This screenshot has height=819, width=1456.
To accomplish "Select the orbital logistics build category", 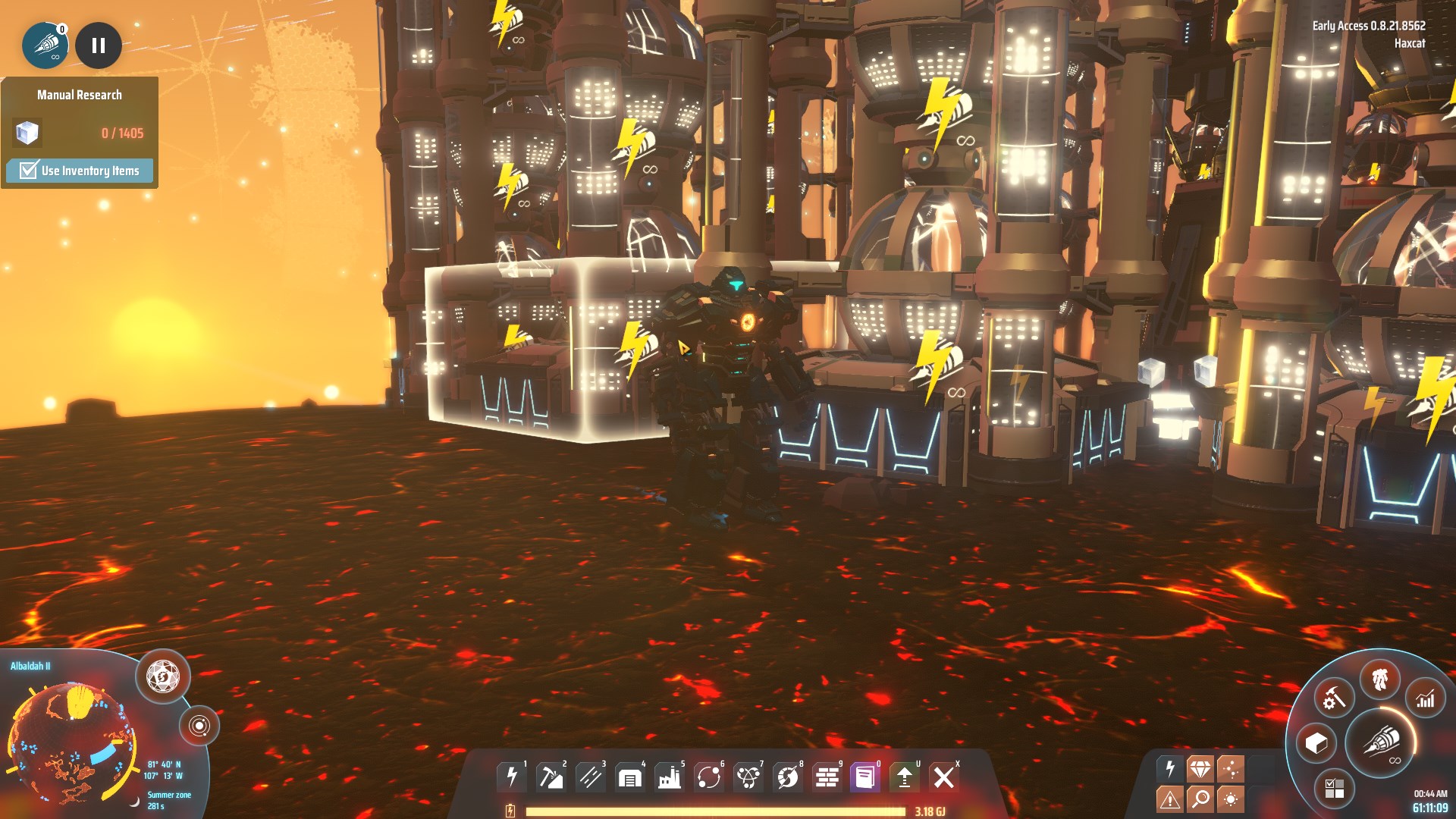I will point(709,777).
